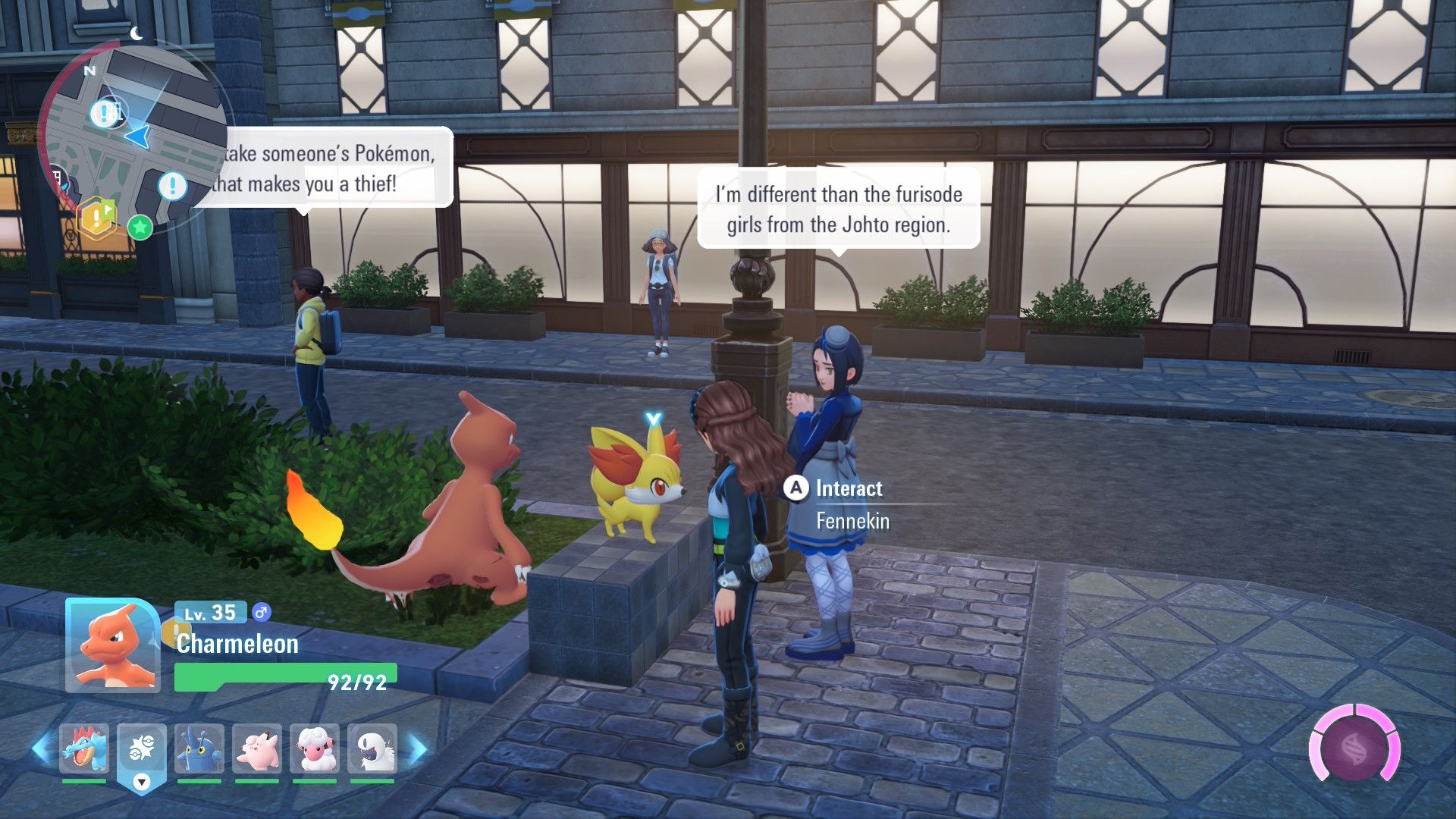Select the Feraligatr party slot
This screenshot has height=819, width=1456.
(x=84, y=749)
